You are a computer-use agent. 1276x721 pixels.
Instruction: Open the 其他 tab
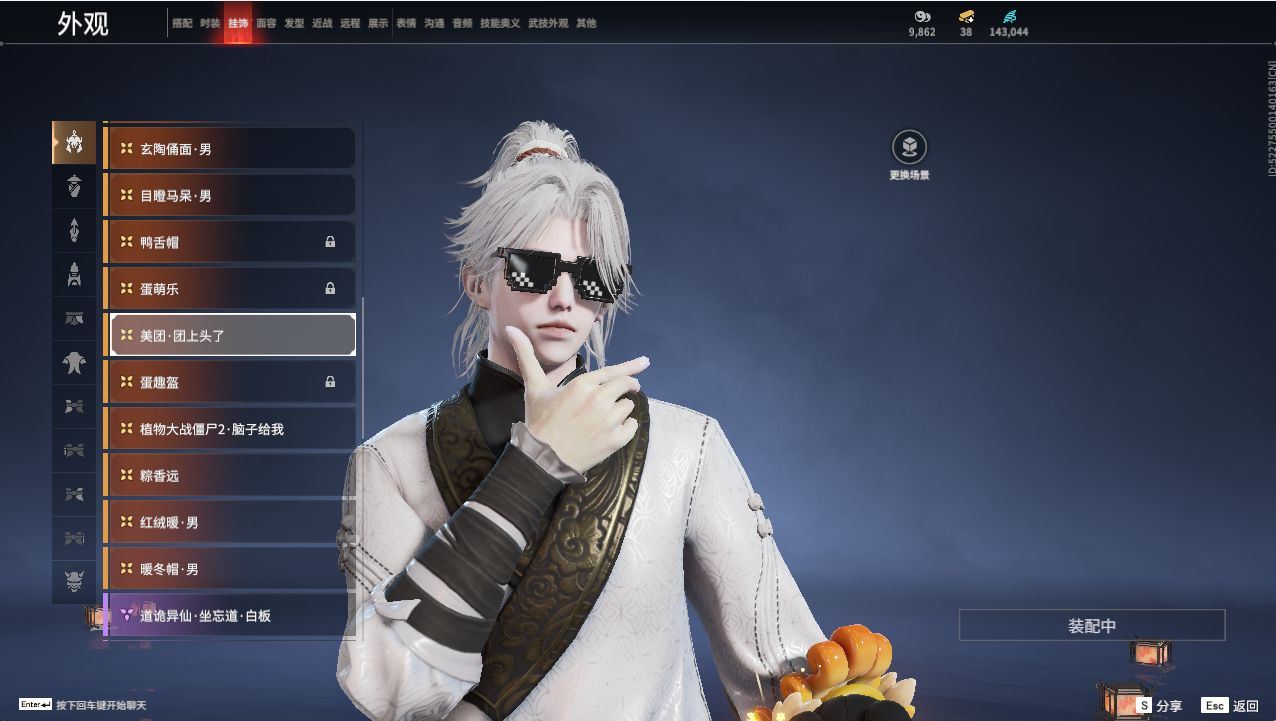586,23
